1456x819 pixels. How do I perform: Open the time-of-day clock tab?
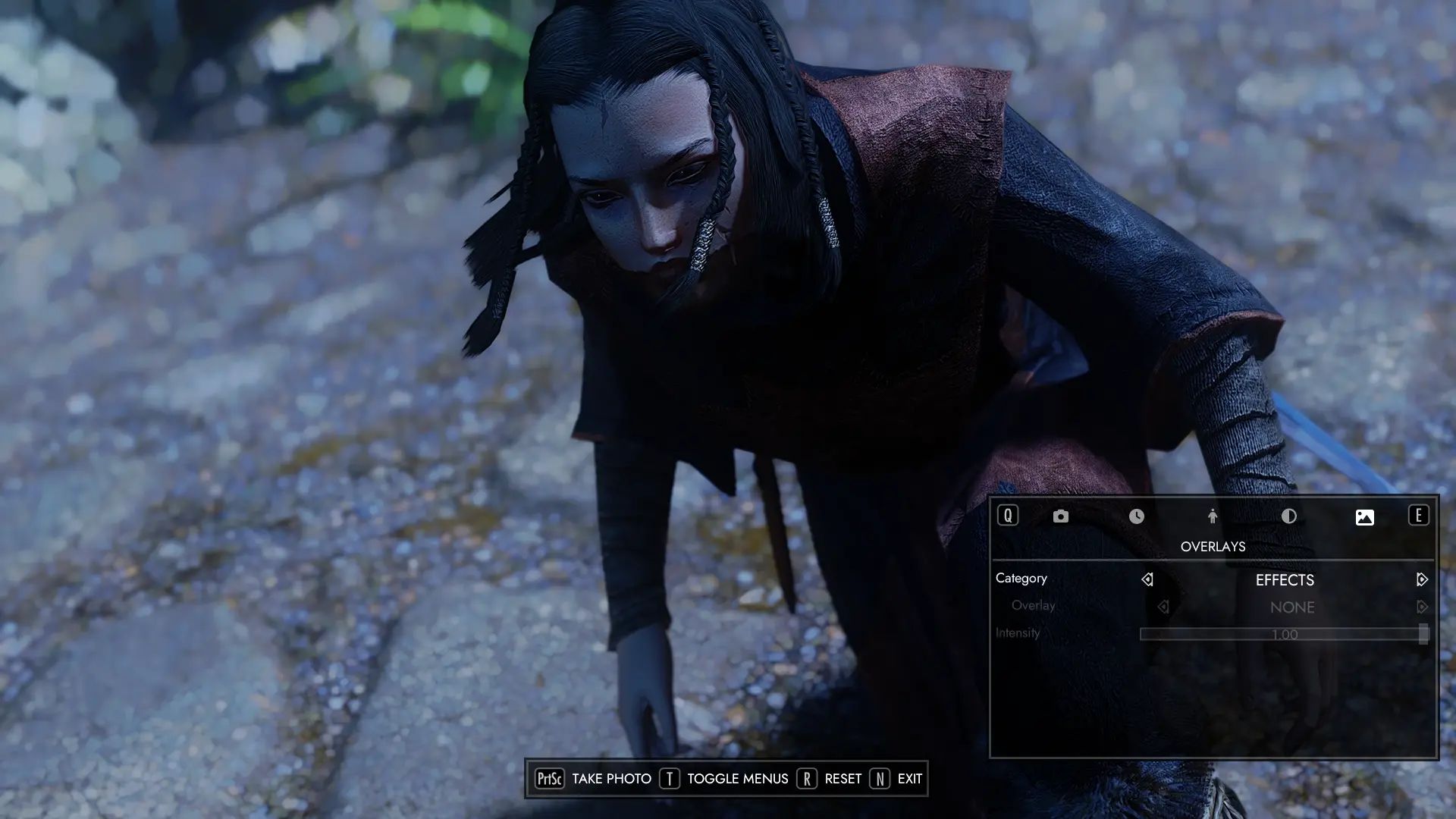[1136, 516]
